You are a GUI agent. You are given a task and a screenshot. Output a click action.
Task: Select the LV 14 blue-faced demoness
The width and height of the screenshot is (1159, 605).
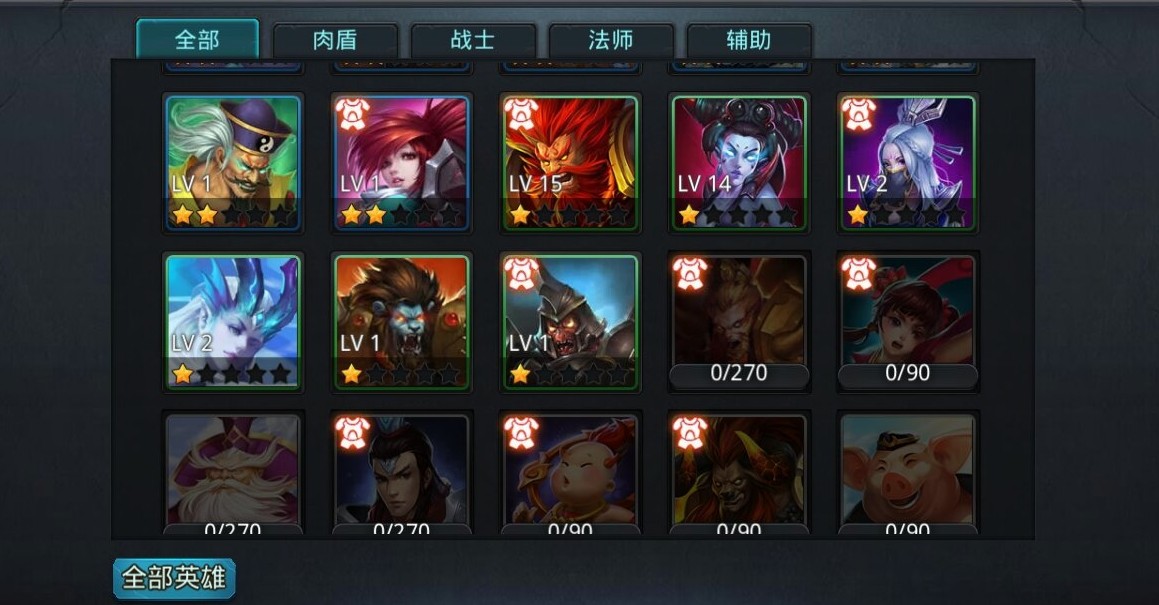(739, 162)
